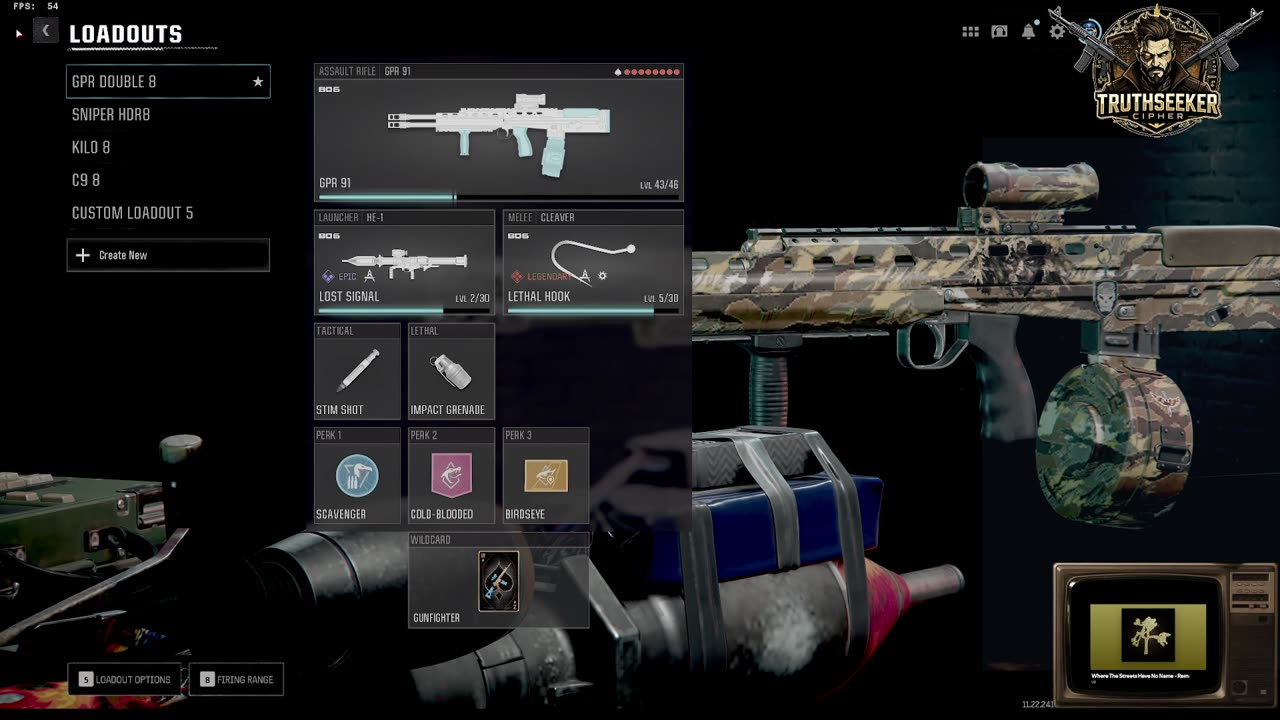
Task: Select the GPR Double 8 loadout
Action: (167, 82)
